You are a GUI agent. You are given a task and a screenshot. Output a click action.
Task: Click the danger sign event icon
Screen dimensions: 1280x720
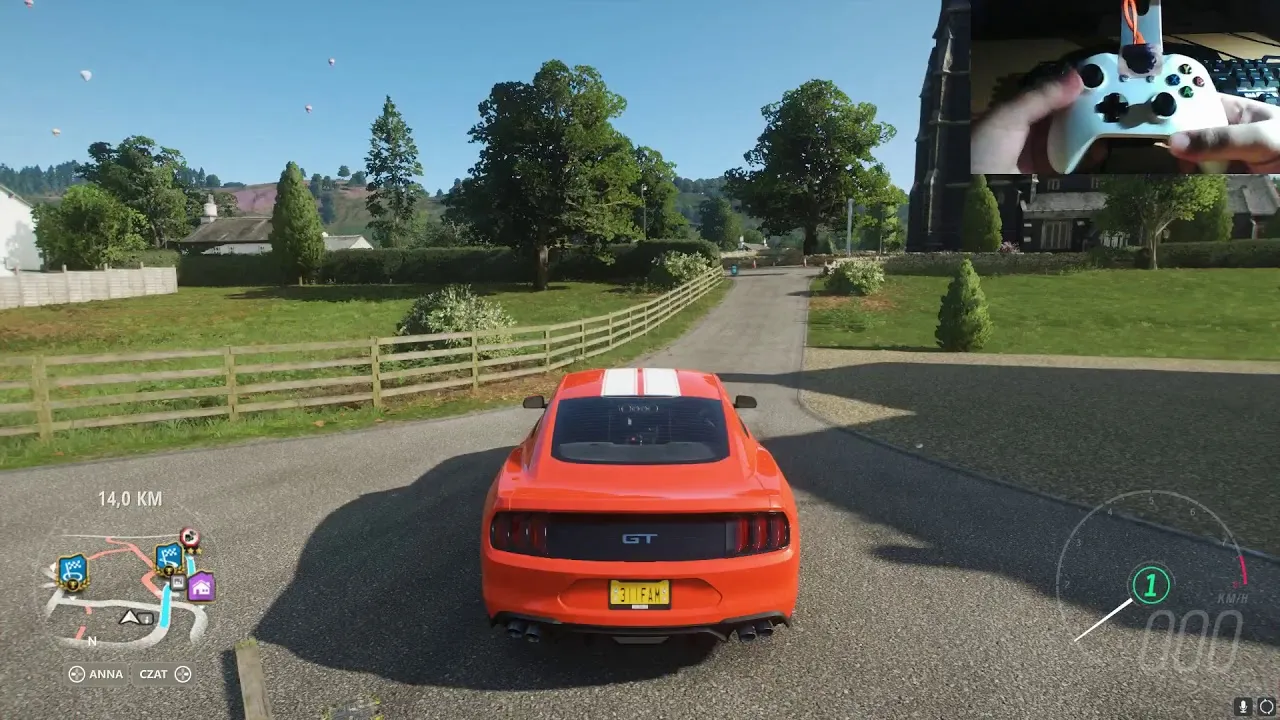tap(190, 535)
